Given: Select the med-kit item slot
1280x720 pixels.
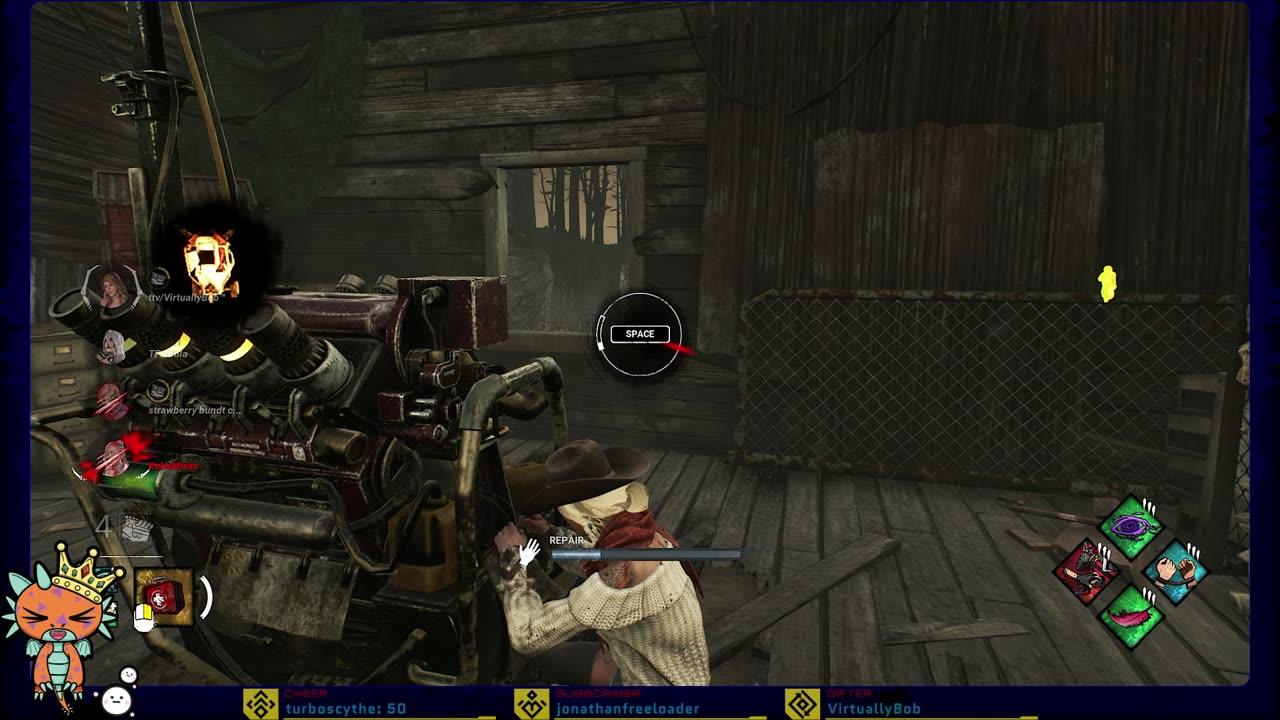Looking at the screenshot, I should click(163, 597).
